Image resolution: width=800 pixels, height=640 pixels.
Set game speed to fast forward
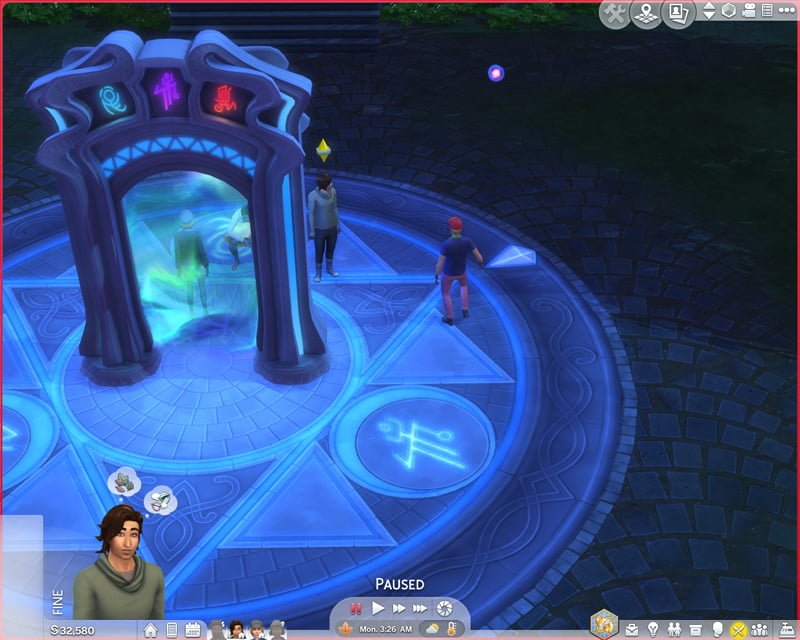click(398, 608)
